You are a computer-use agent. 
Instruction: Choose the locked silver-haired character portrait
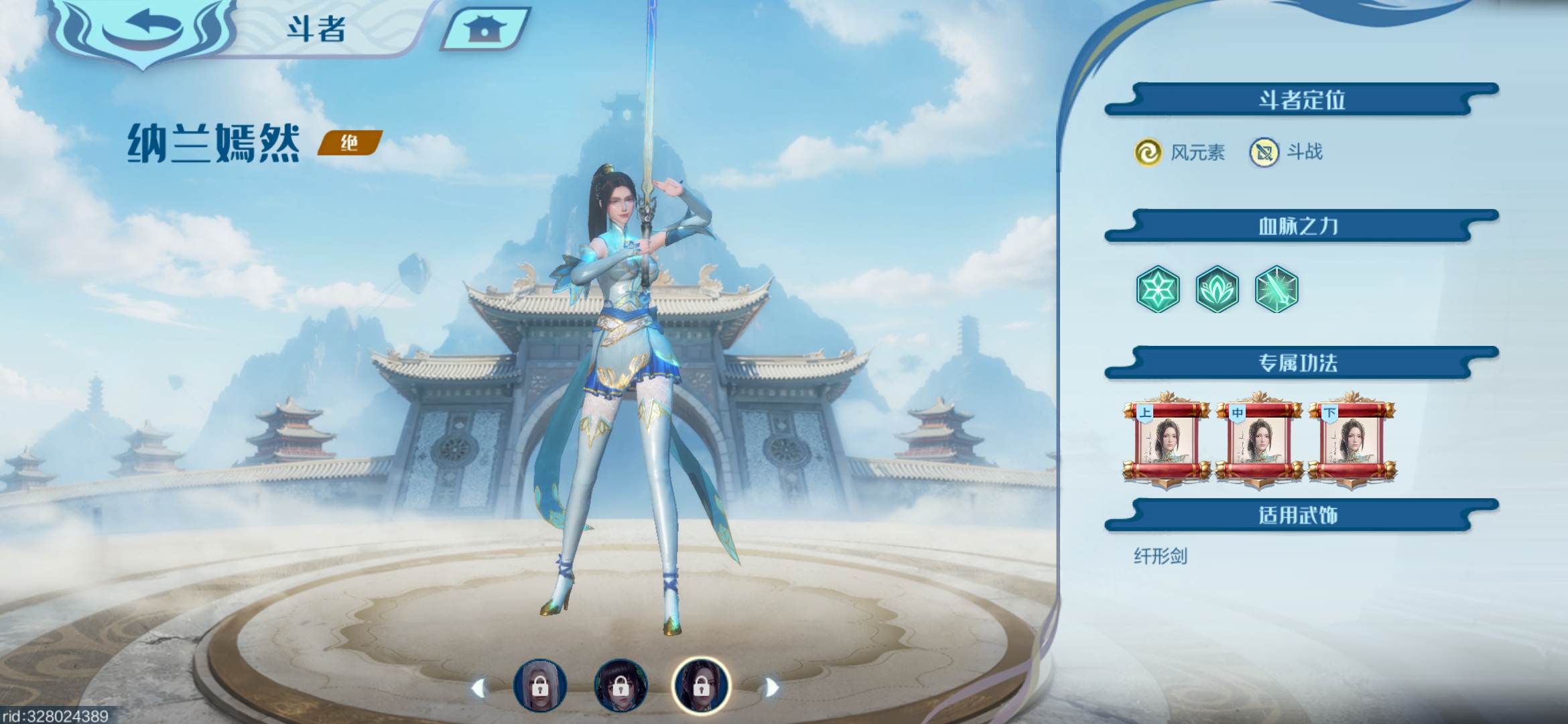coord(540,685)
